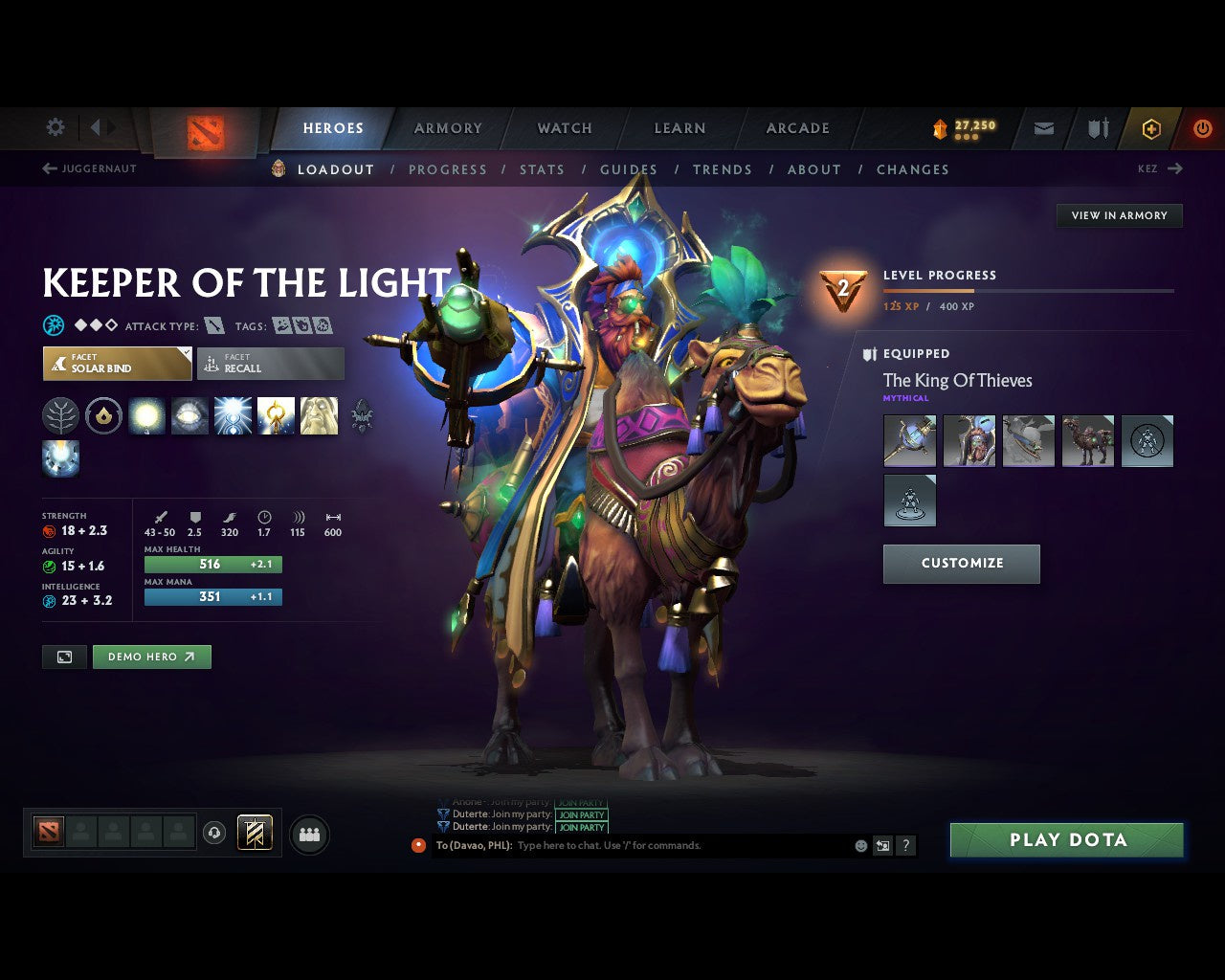The width and height of the screenshot is (1225, 980).
Task: Switch to the Recall facet
Action: (x=270, y=364)
